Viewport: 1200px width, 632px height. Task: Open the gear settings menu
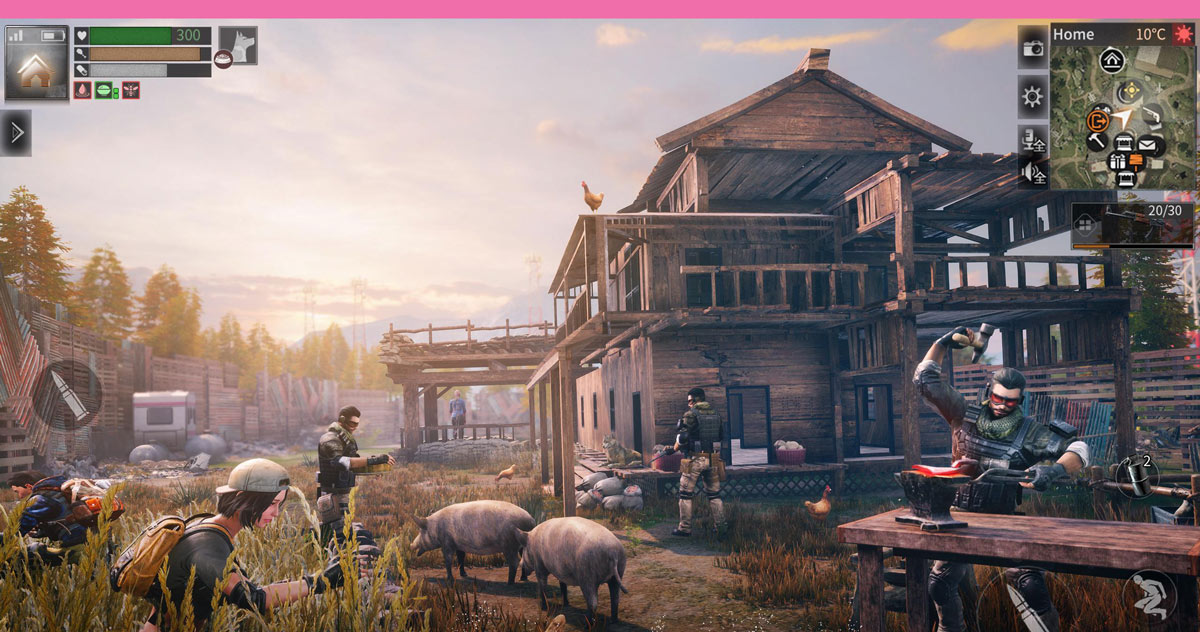[x=1032, y=97]
